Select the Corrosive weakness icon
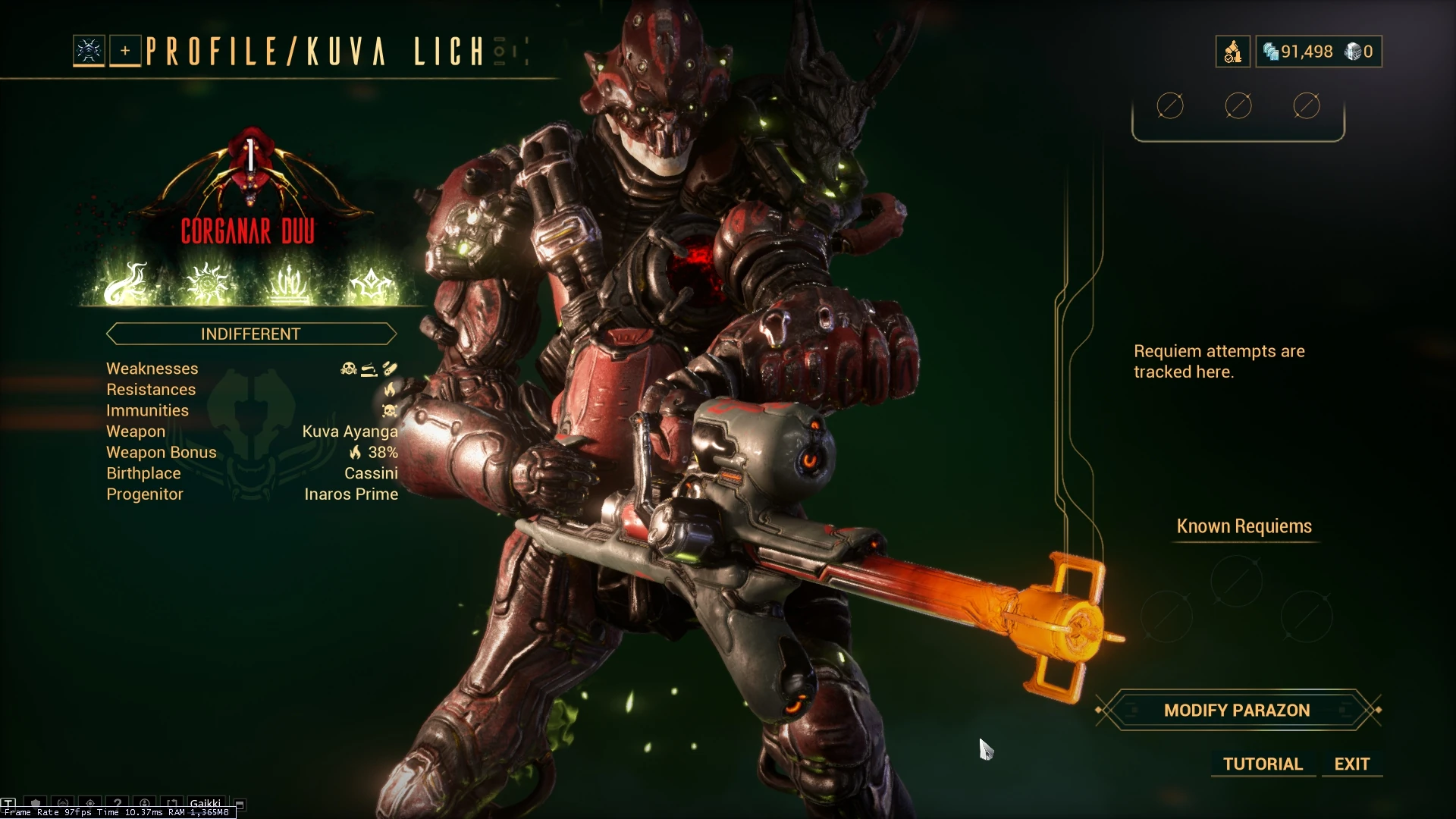 (x=369, y=370)
